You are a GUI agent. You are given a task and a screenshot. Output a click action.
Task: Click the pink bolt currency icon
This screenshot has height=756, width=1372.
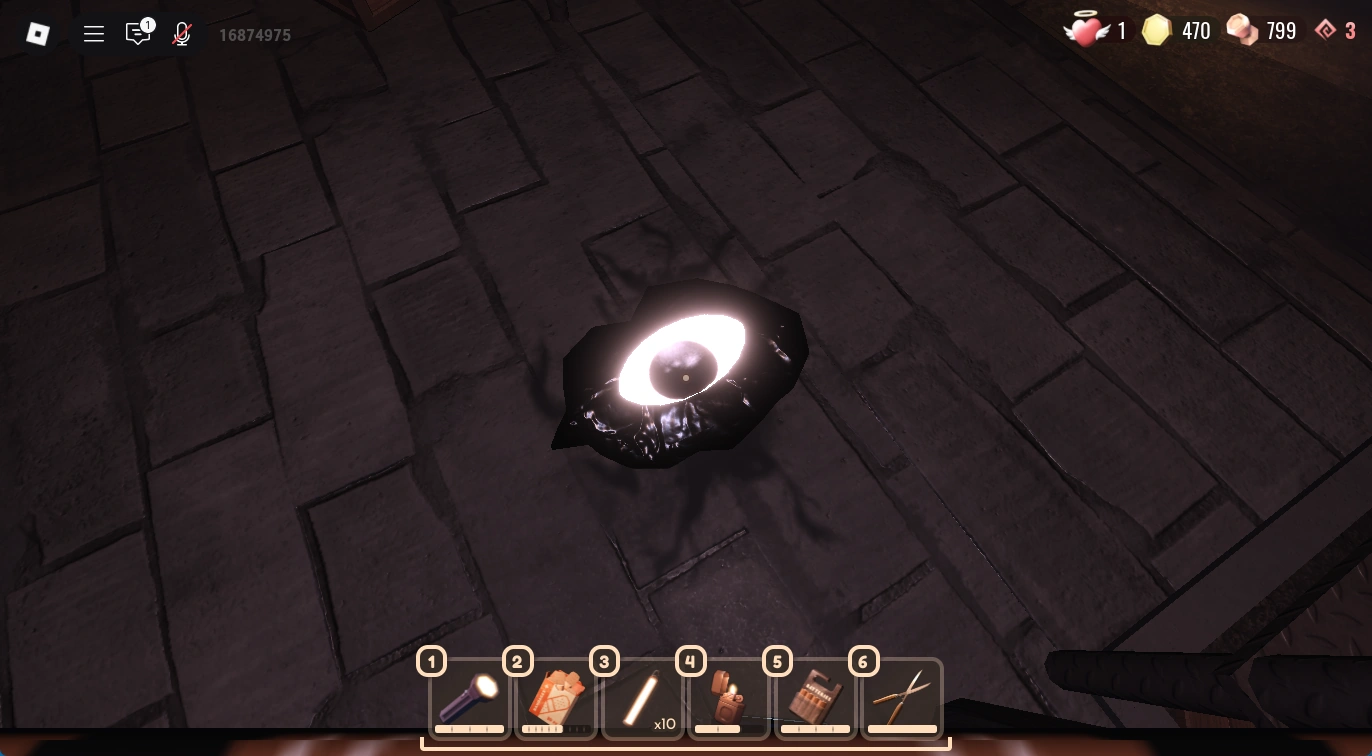[1240, 30]
